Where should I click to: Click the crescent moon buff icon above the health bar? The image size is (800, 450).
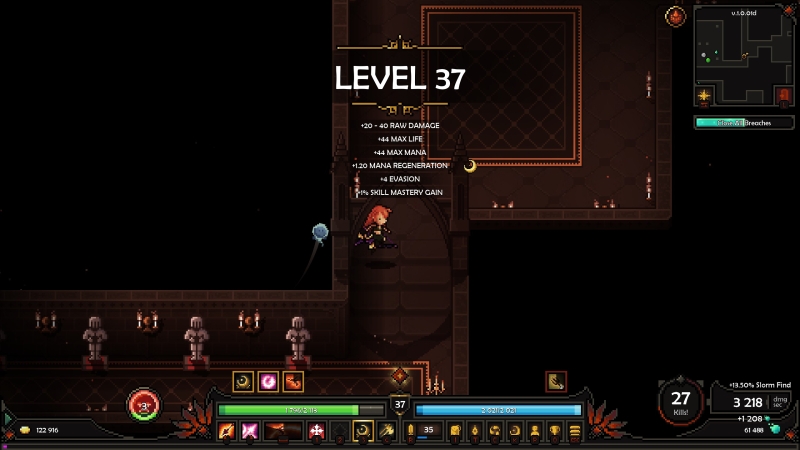pyautogui.click(x=243, y=381)
